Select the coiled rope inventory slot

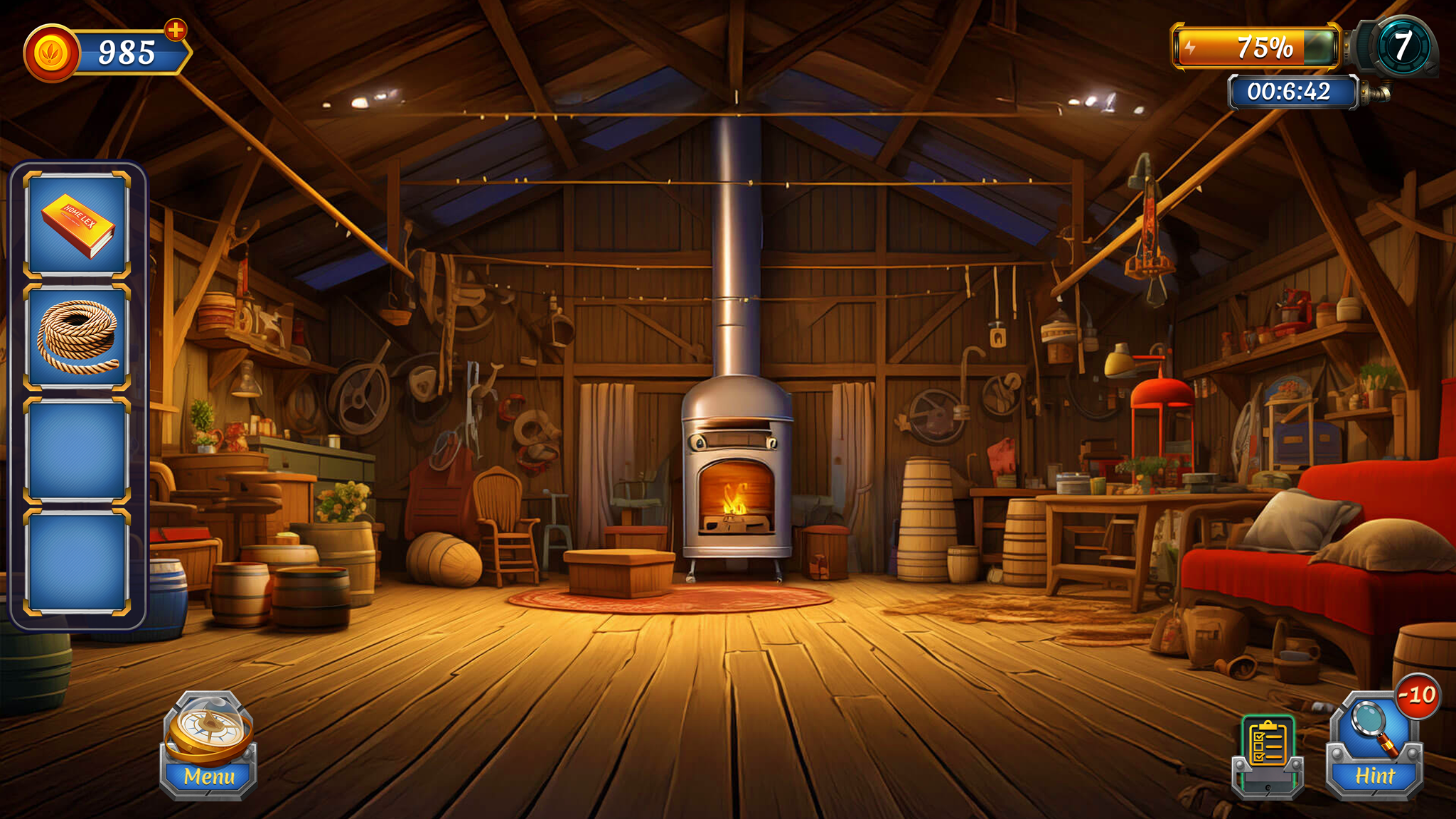pos(77,337)
